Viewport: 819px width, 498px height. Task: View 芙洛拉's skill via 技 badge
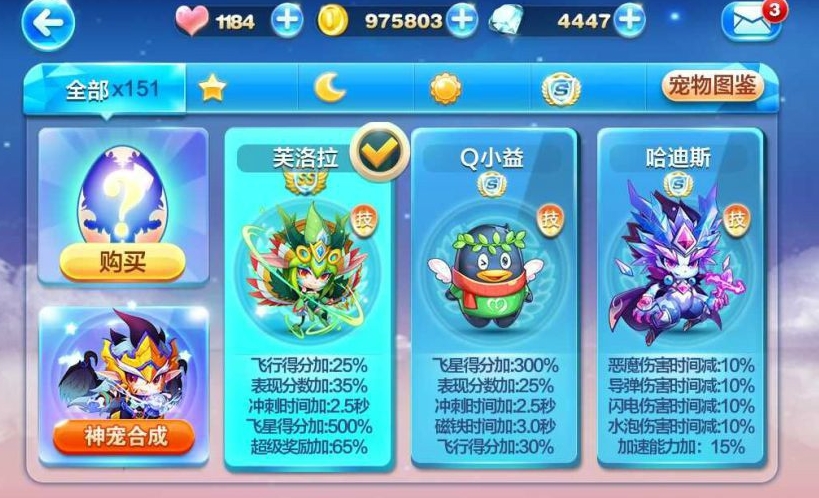coord(363,217)
